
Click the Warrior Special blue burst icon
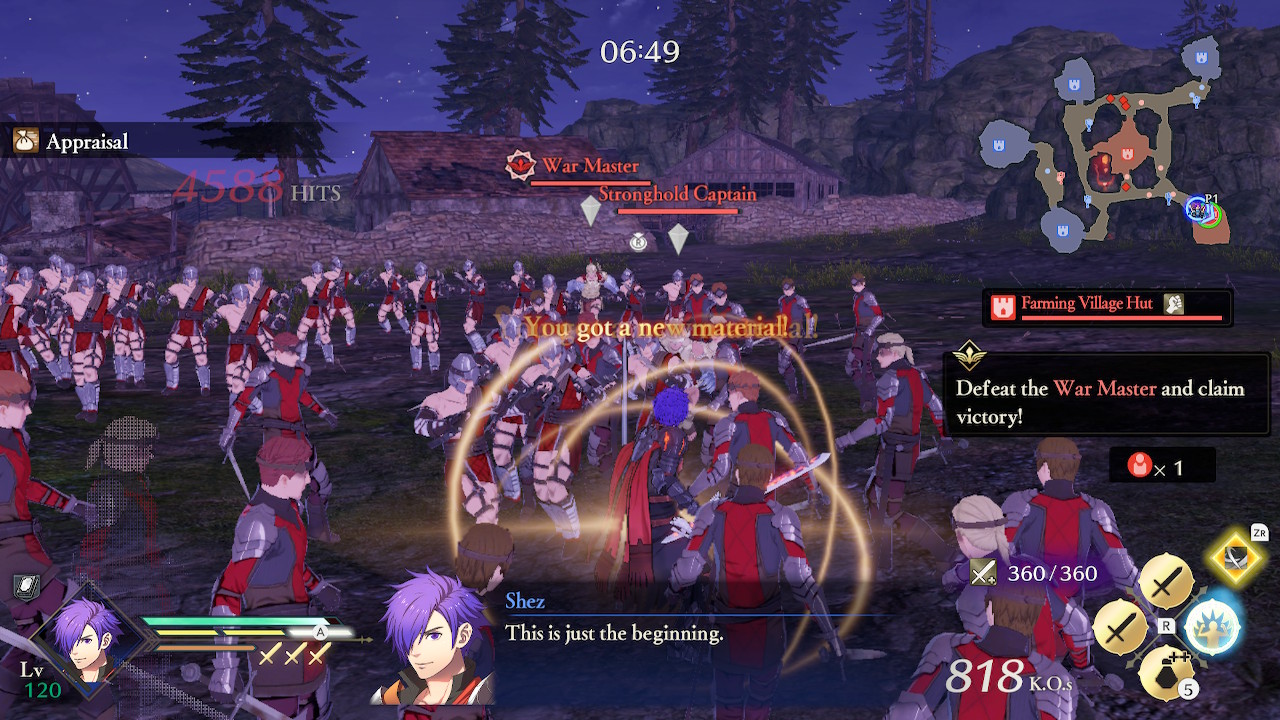point(1210,626)
